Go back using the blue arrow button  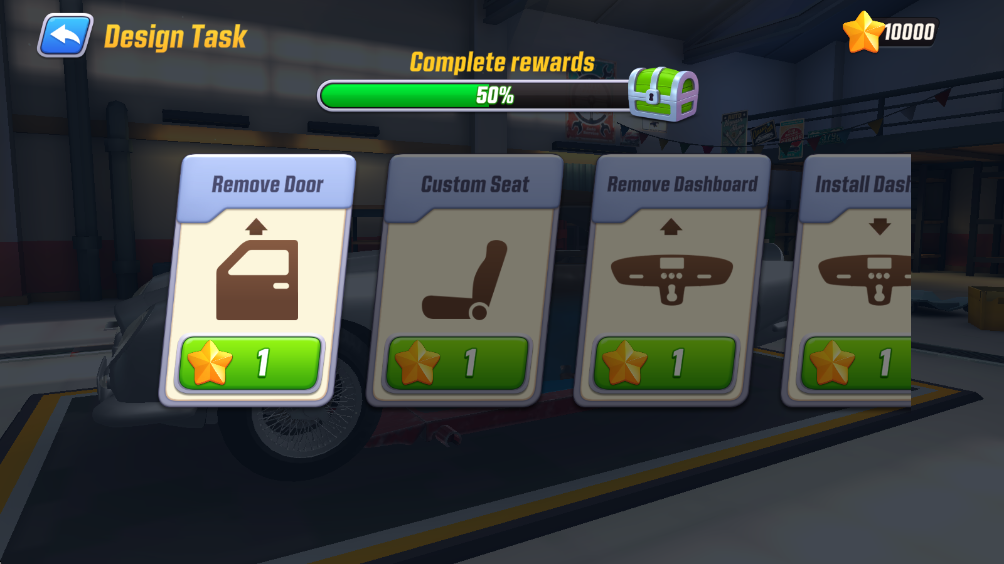tap(65, 36)
